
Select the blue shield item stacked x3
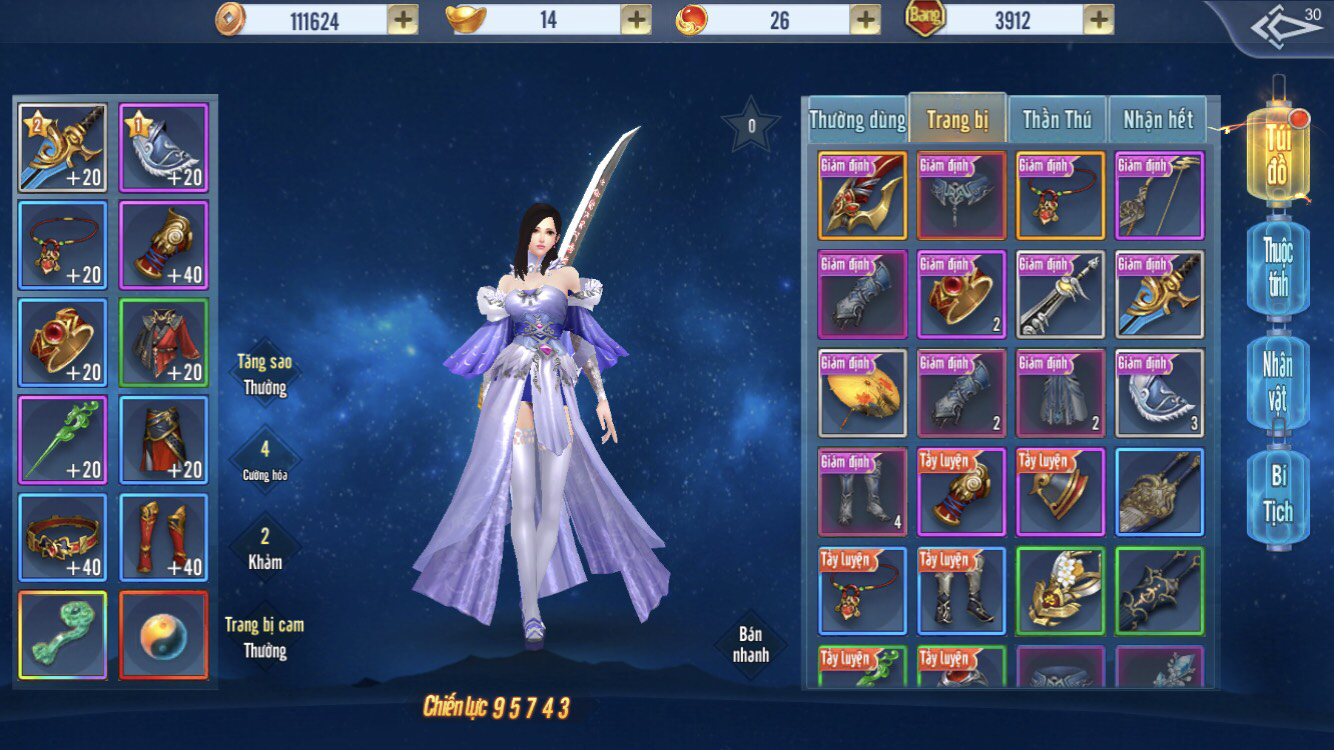[1158, 392]
